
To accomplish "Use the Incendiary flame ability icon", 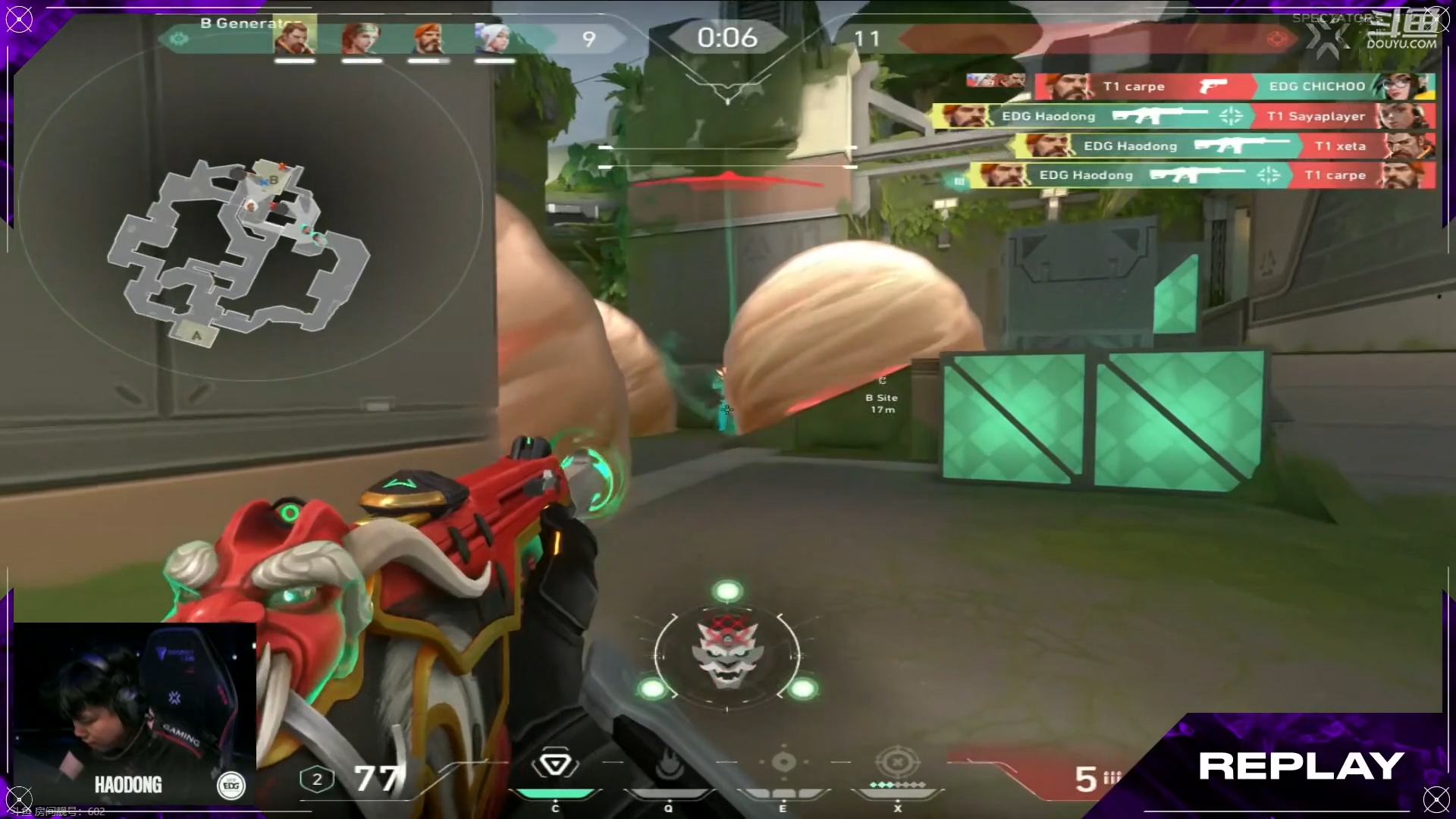I will [668, 767].
